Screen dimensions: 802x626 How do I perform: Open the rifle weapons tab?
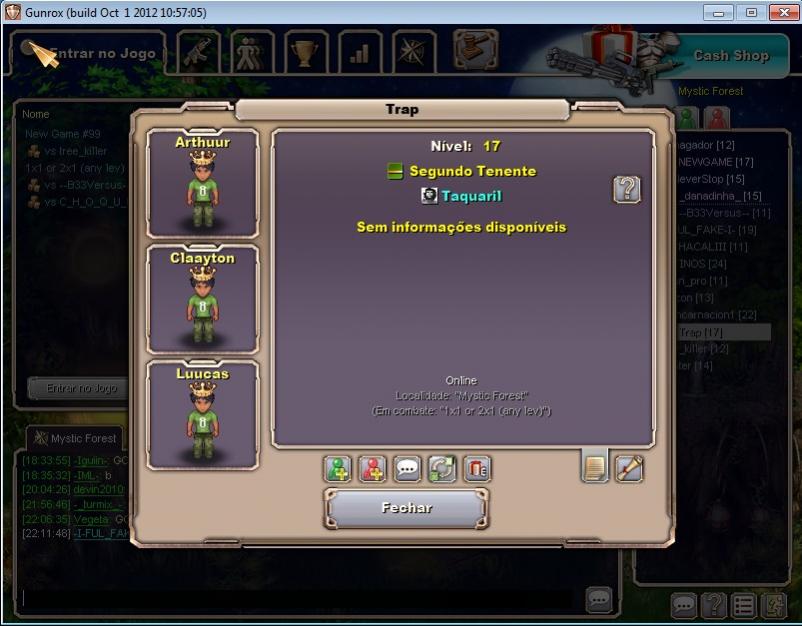[x=199, y=53]
